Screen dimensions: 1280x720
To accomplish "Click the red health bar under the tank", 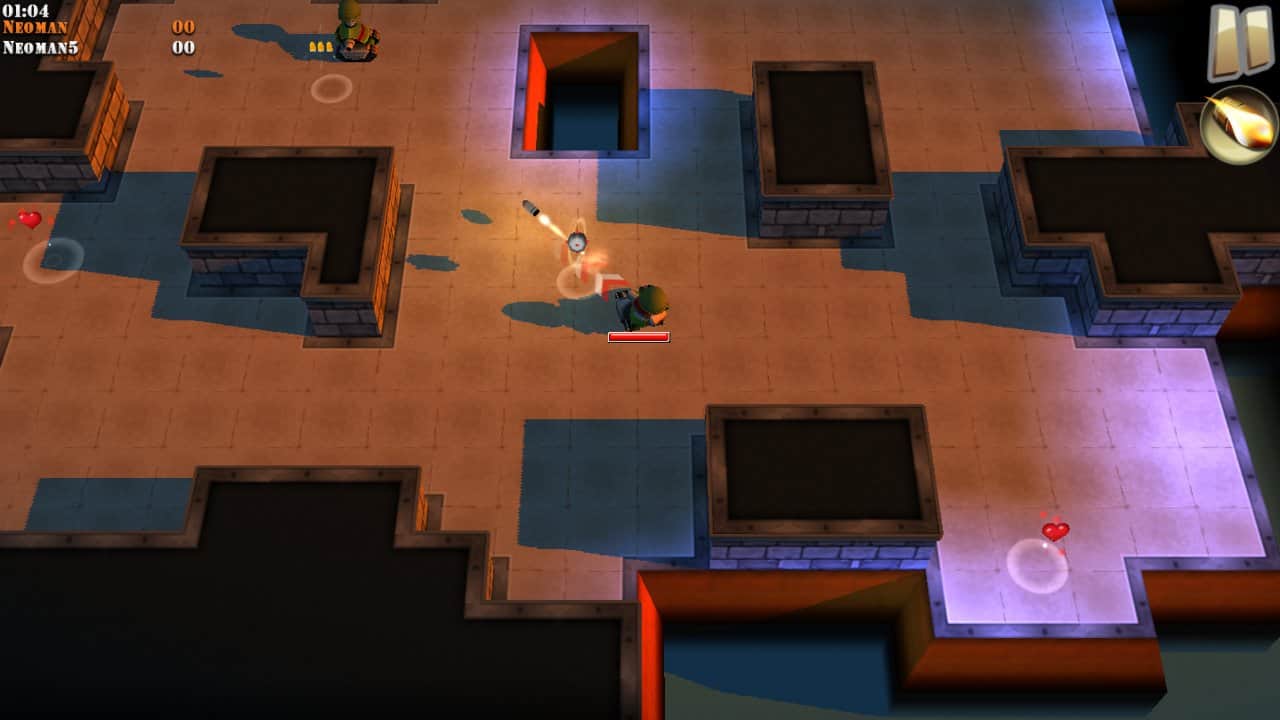I will point(640,336).
